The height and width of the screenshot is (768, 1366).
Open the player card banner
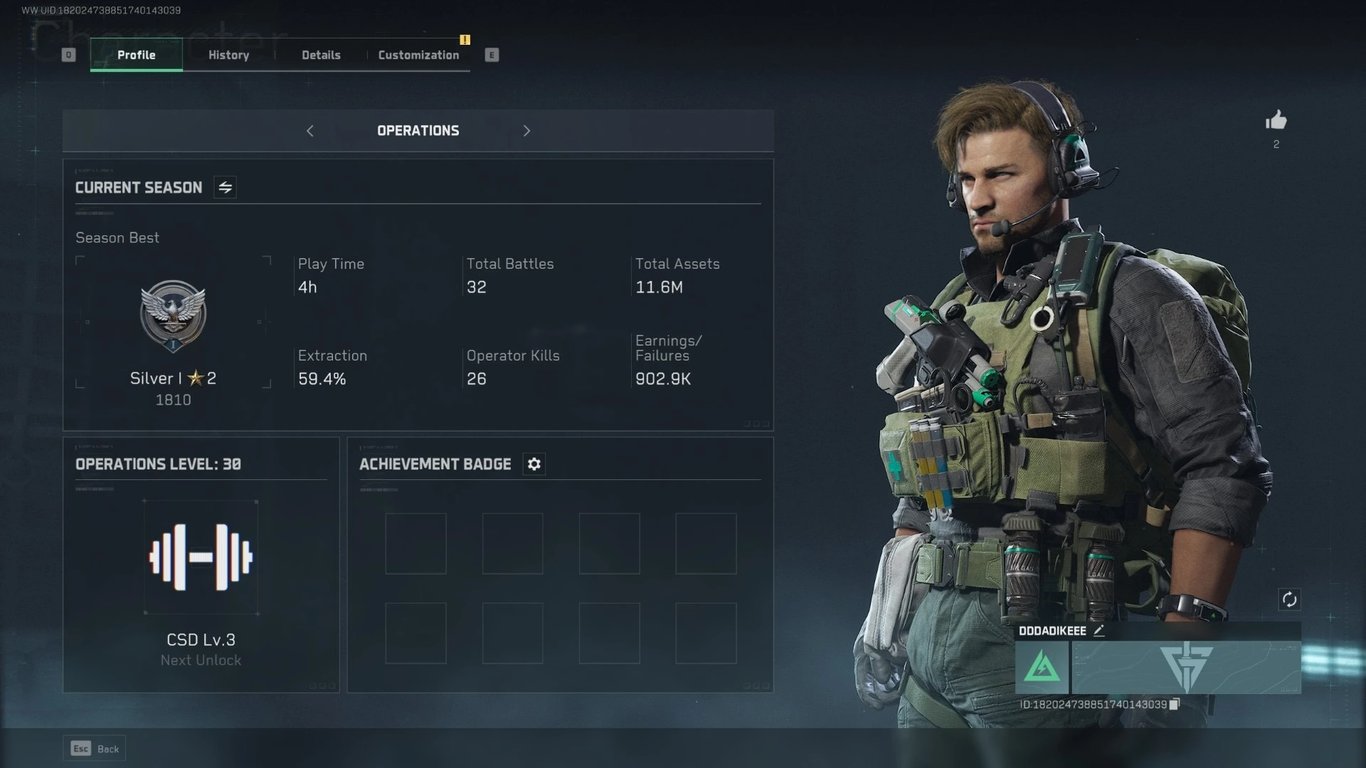click(1186, 667)
